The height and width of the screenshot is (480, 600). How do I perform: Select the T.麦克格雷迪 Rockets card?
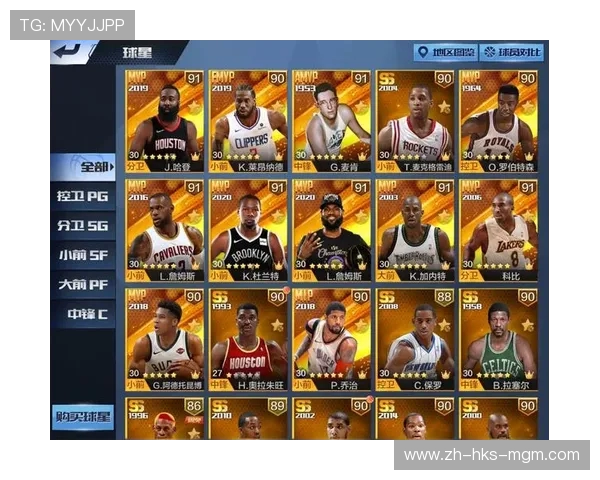tap(415, 120)
